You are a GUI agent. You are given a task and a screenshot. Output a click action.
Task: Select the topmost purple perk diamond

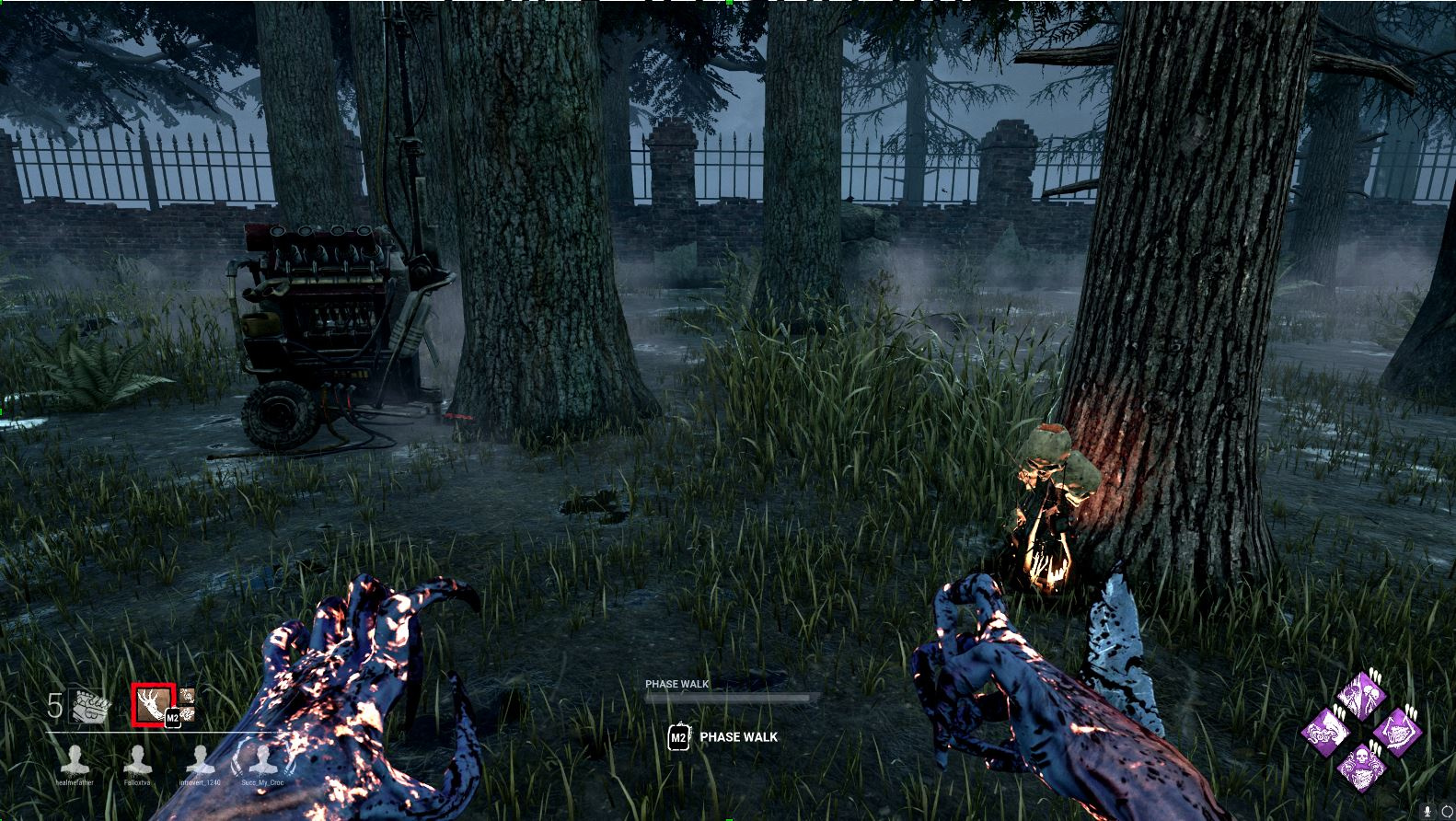point(1360,697)
